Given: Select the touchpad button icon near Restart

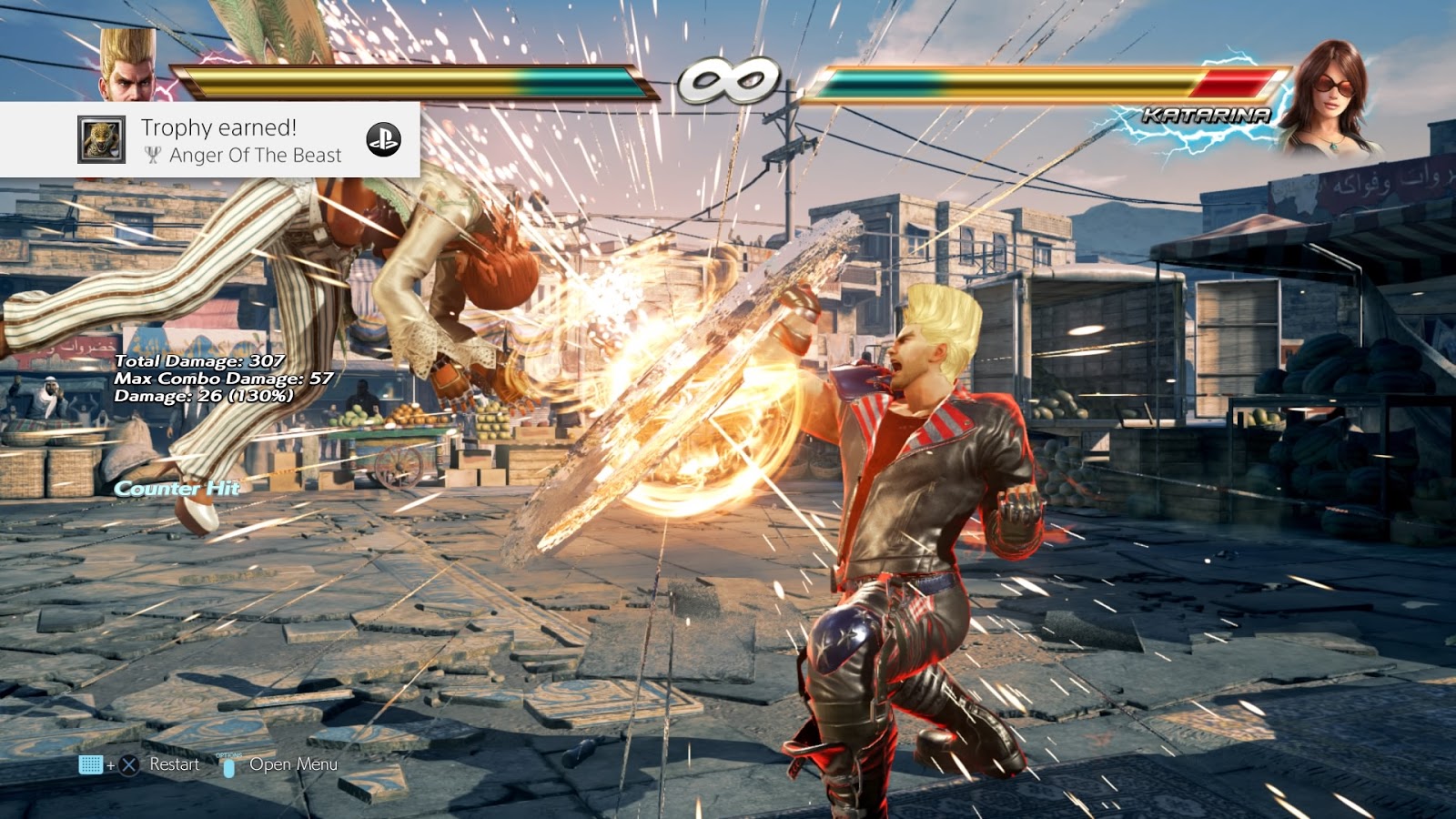Looking at the screenshot, I should pyautogui.click(x=91, y=764).
